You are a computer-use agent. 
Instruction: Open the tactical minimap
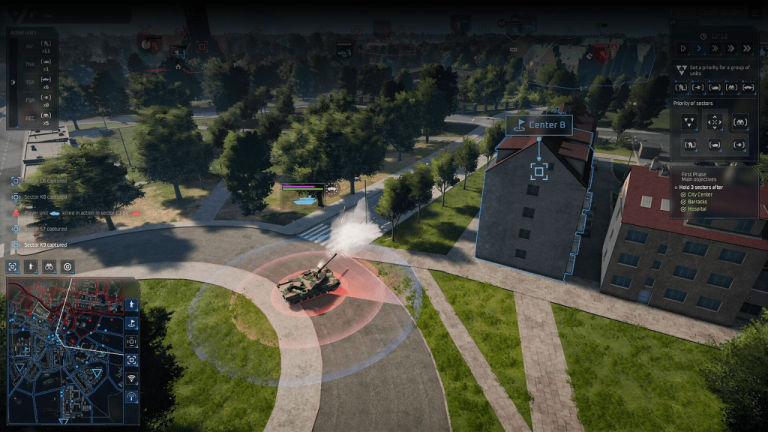click(71, 351)
